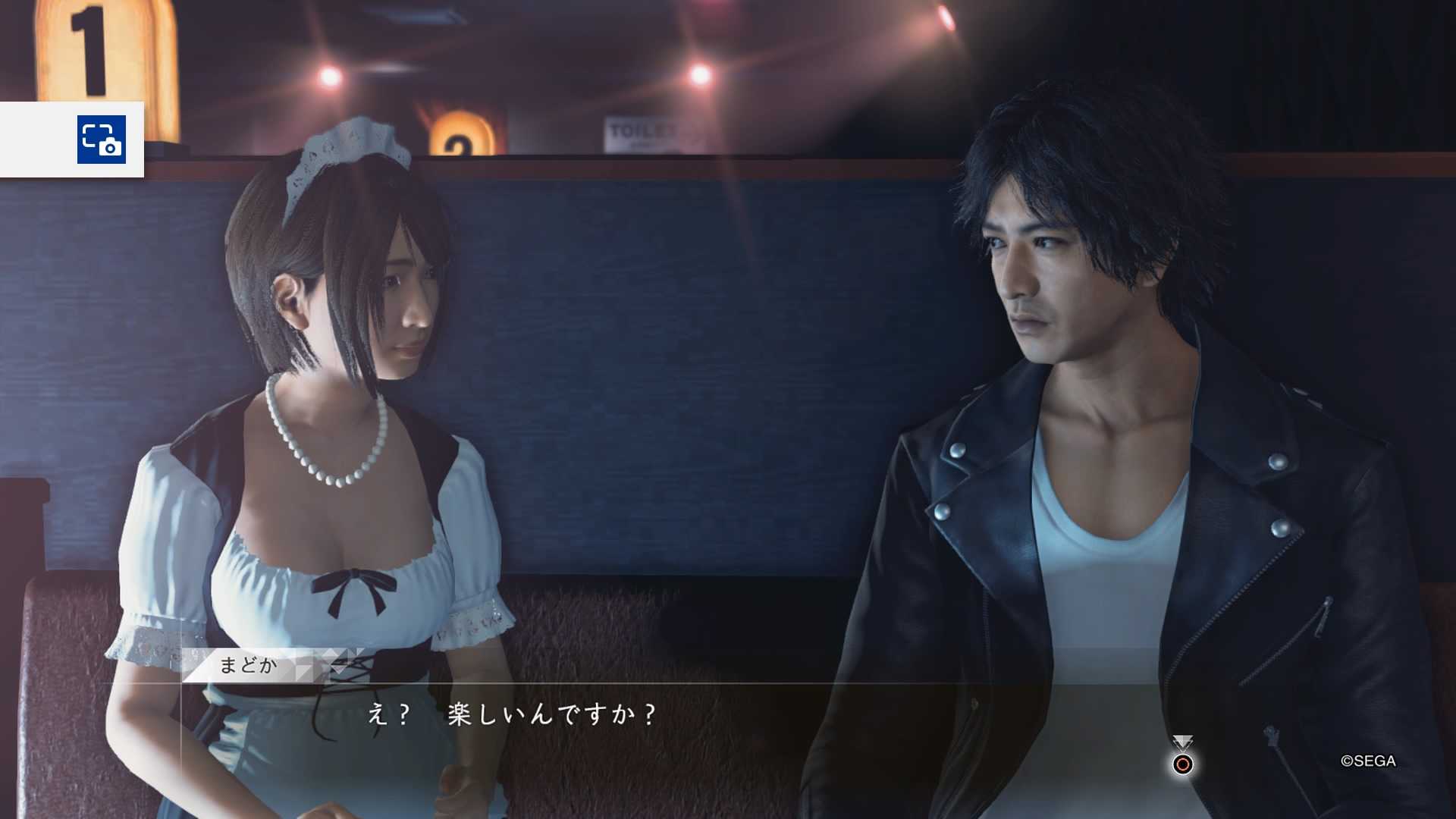Click the screenshot capture notification icon
Viewport: 1456px width, 819px height.
point(101,140)
